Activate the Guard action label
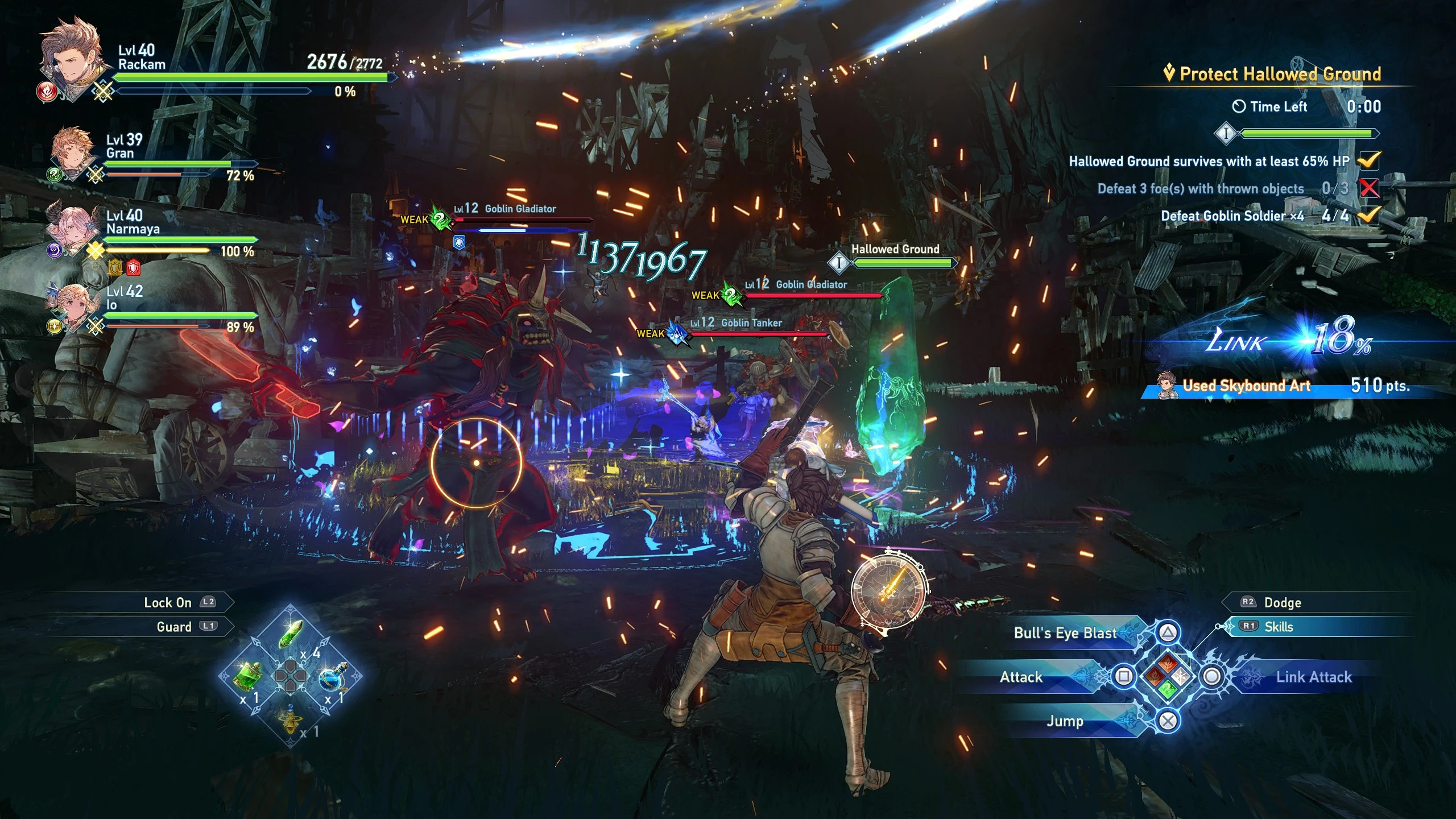Viewport: 1456px width, 819px height. point(174,627)
